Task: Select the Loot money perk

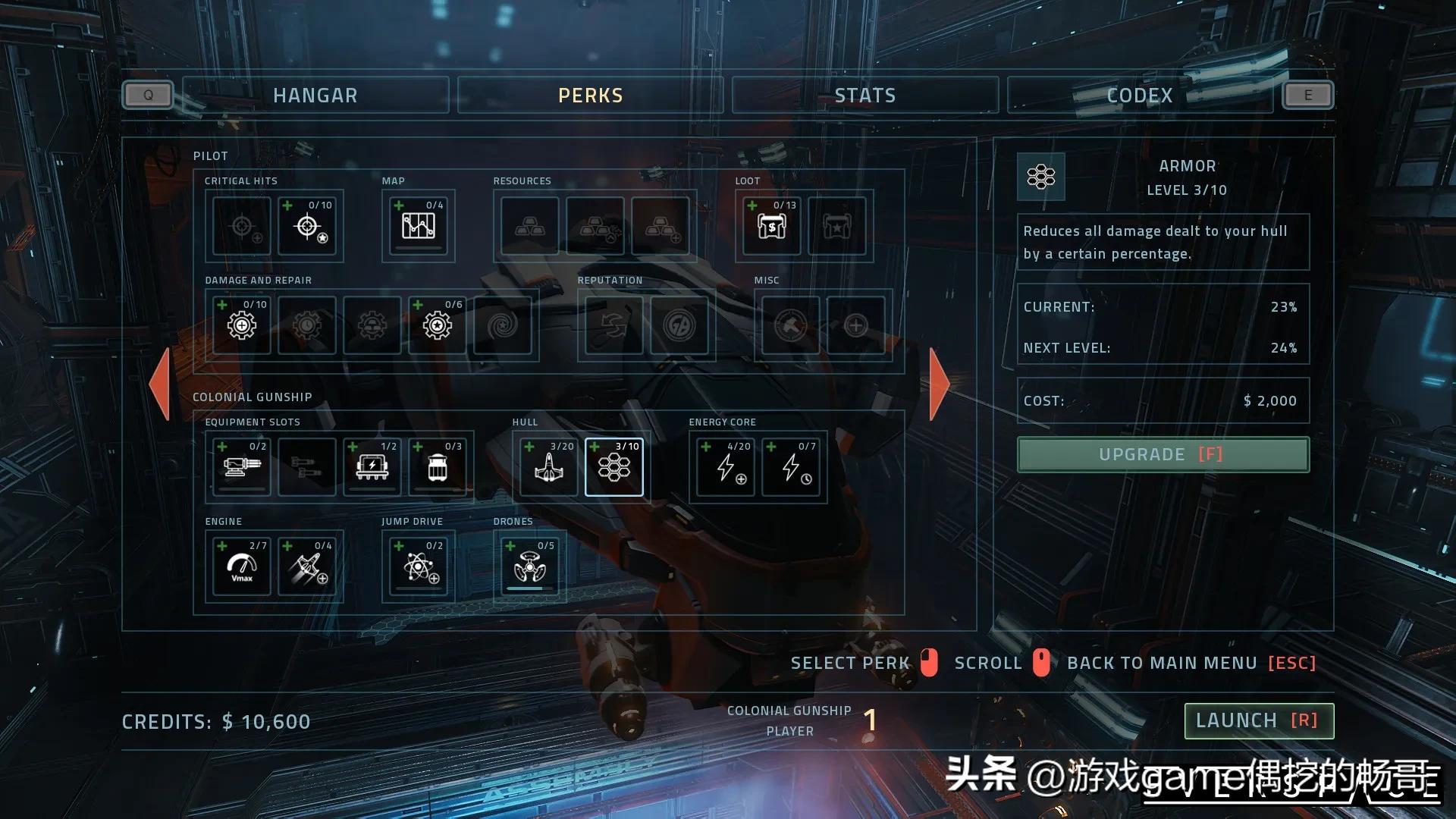Action: pos(771,226)
